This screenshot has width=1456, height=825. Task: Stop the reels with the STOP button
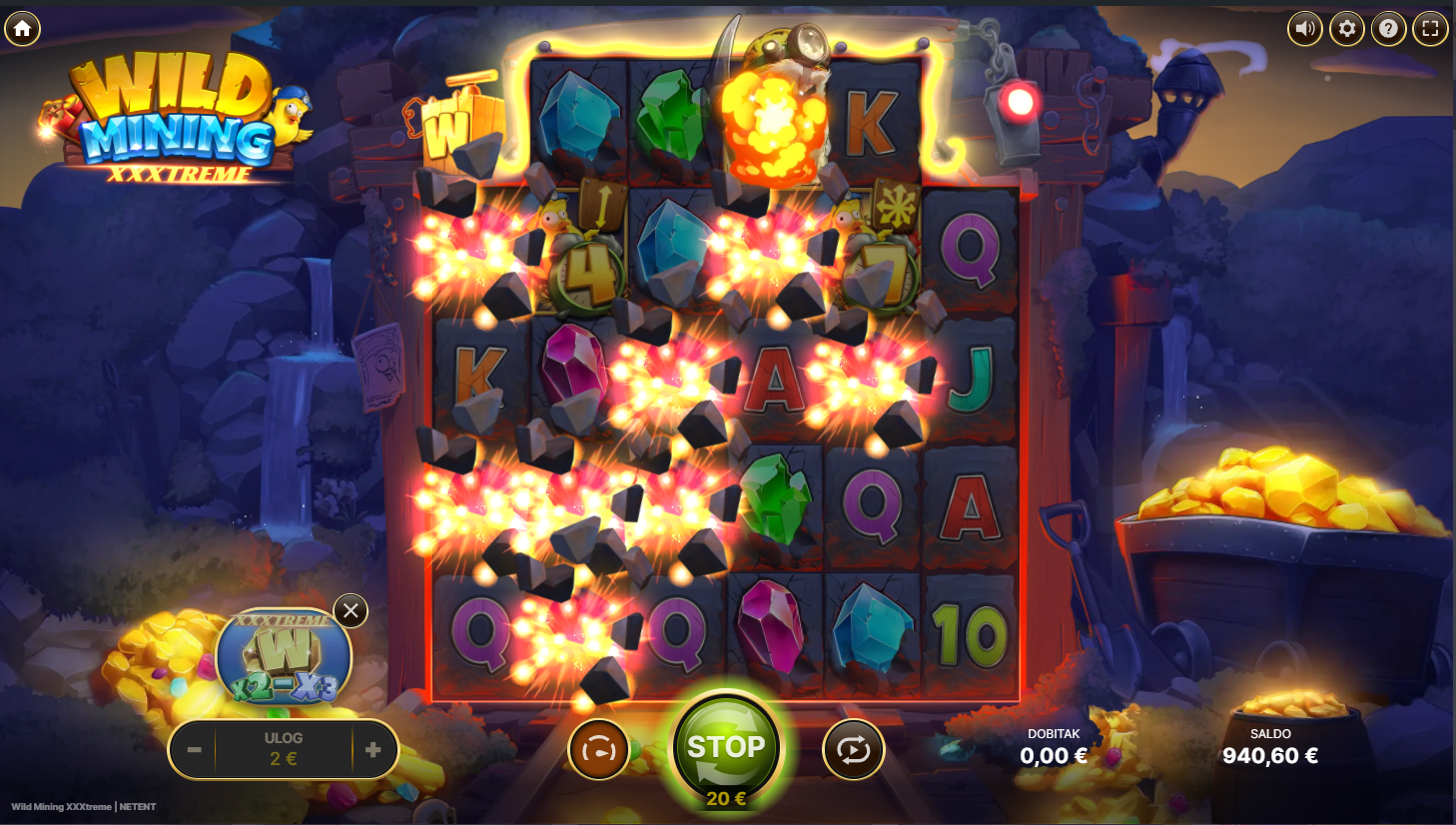point(726,747)
